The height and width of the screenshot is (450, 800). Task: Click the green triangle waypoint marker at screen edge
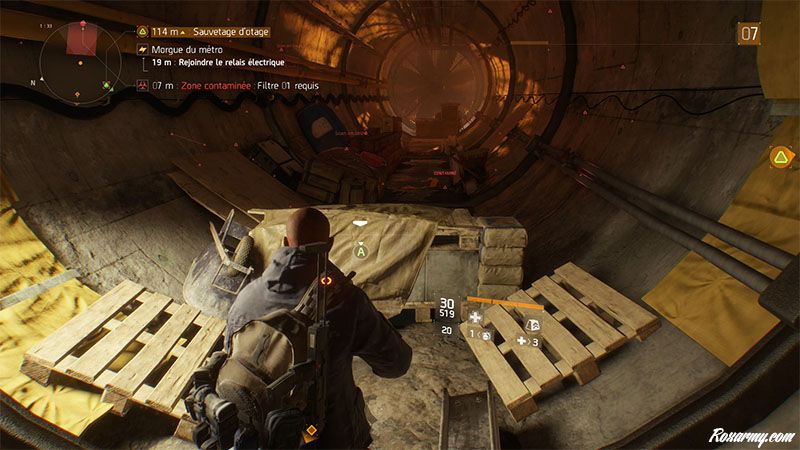coord(778,157)
